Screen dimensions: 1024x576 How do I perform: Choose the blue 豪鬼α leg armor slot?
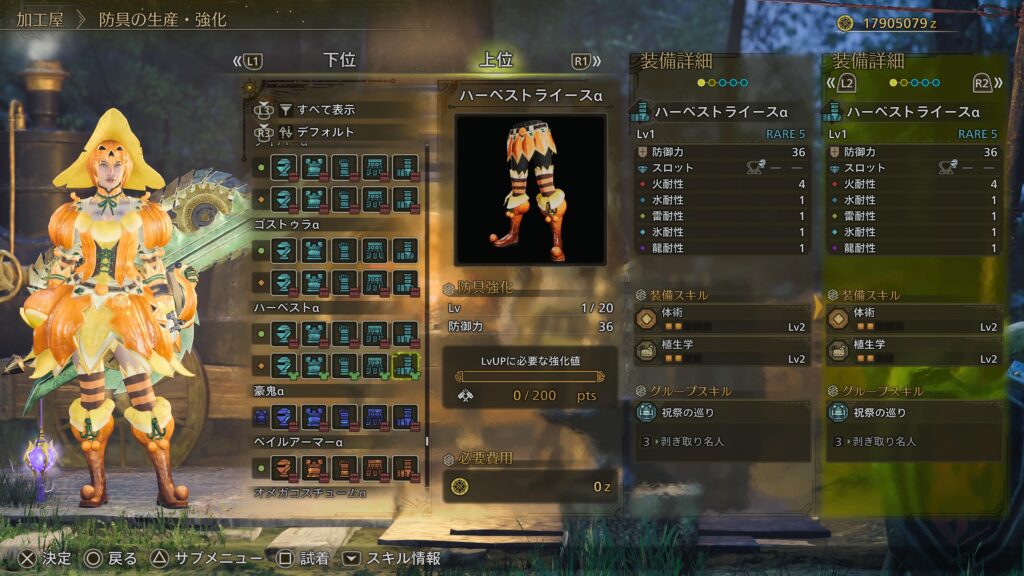405,416
